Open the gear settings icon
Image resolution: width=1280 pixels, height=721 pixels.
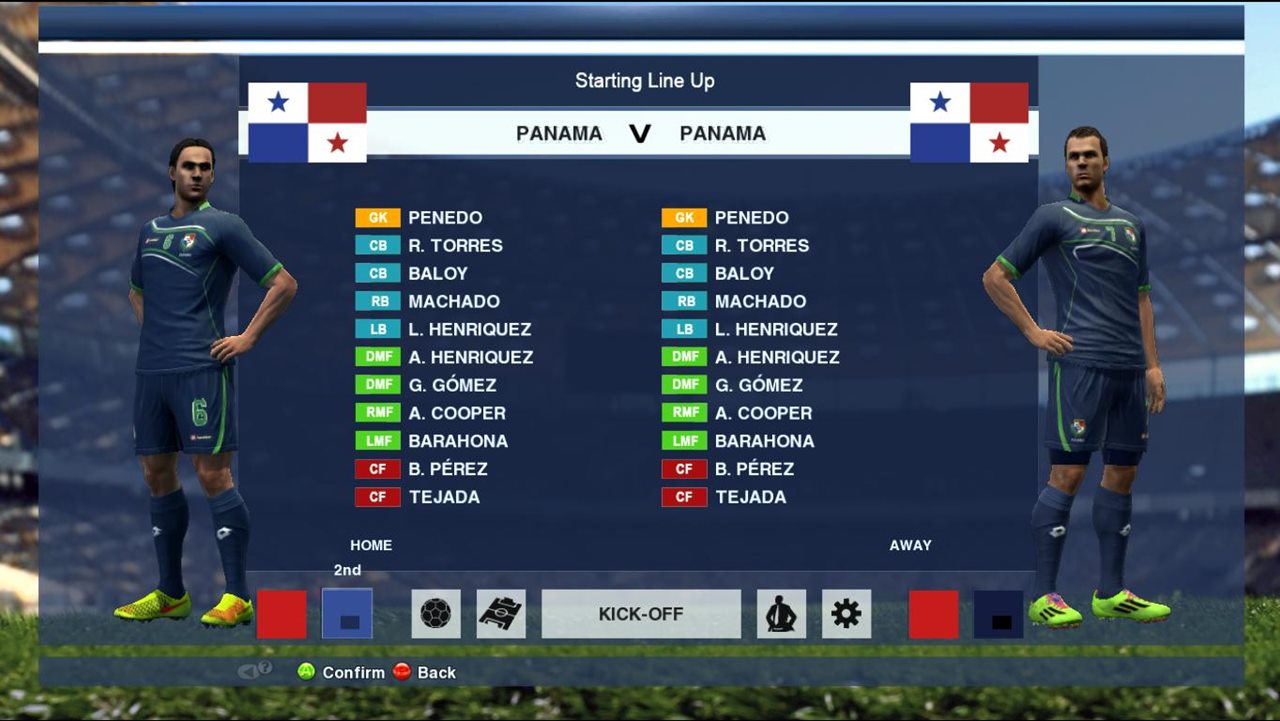click(846, 614)
